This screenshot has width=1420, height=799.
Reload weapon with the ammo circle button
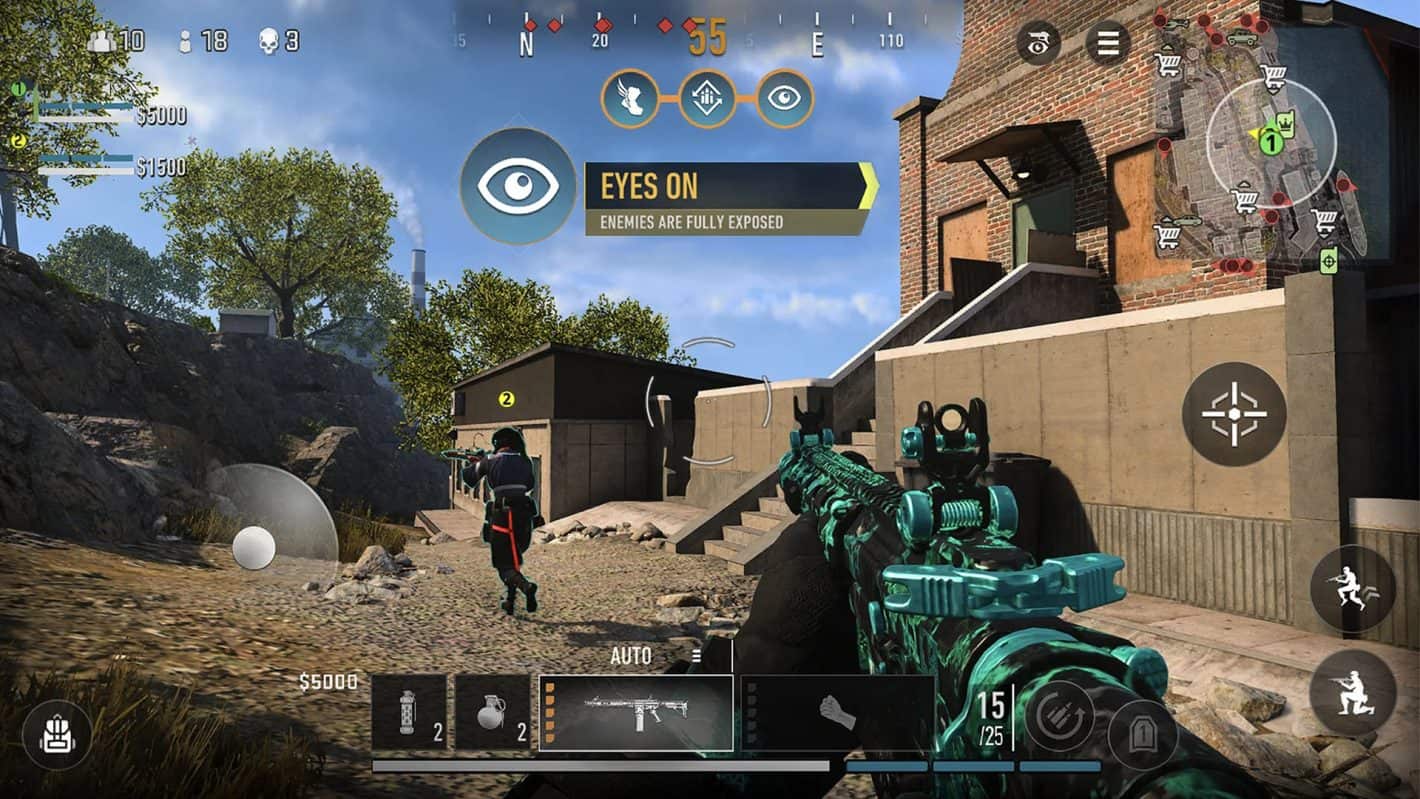click(1059, 716)
